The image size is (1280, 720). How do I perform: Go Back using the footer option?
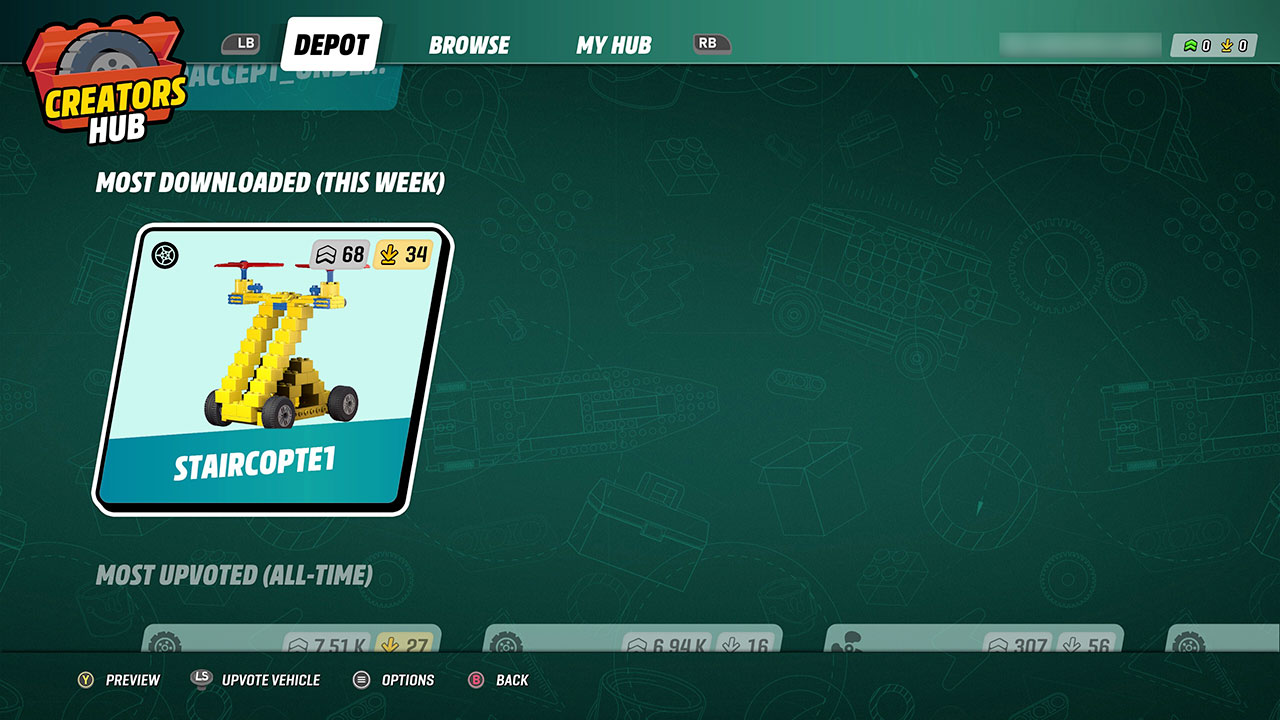499,680
